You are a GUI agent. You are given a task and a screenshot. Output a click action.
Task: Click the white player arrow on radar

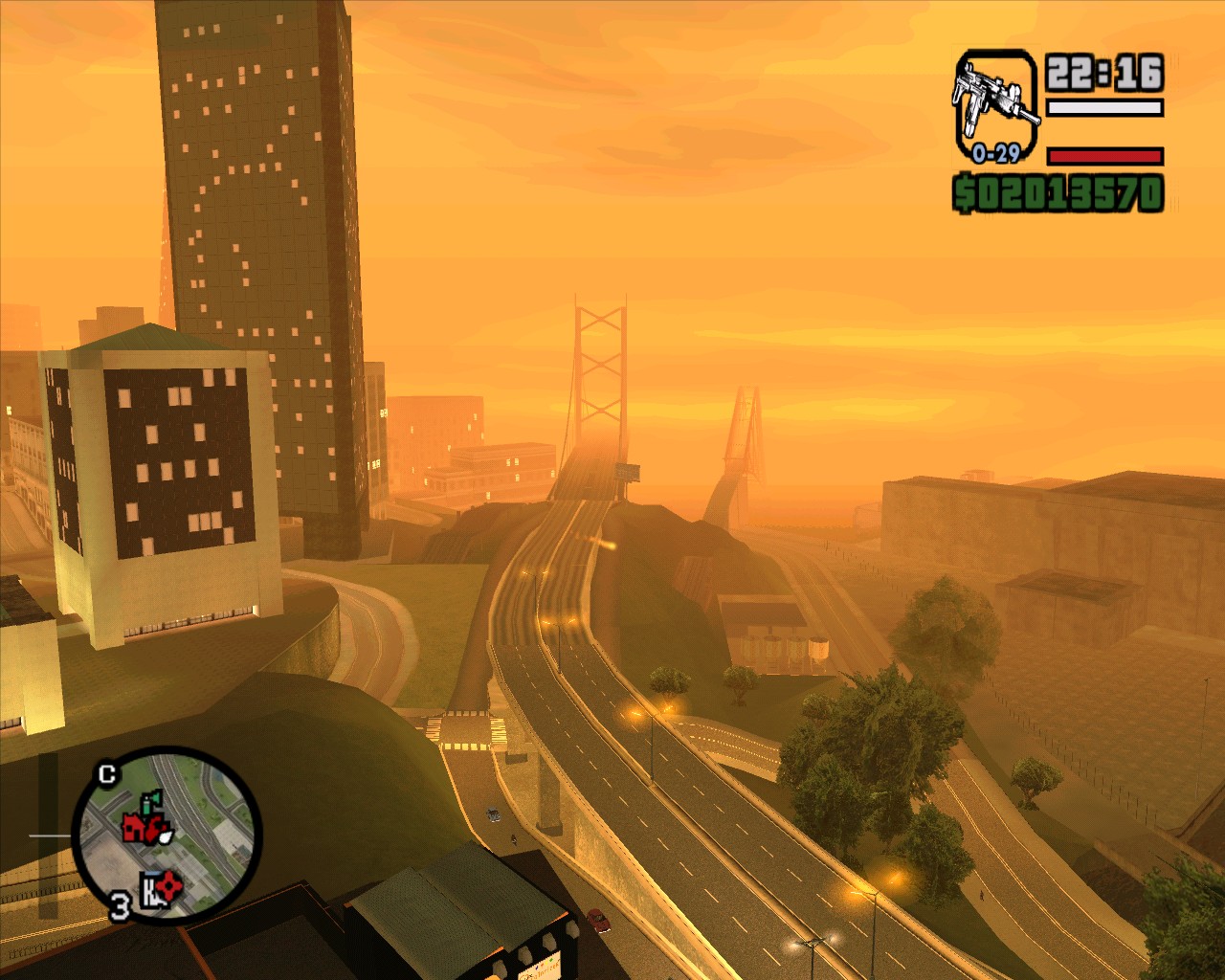pyautogui.click(x=167, y=835)
